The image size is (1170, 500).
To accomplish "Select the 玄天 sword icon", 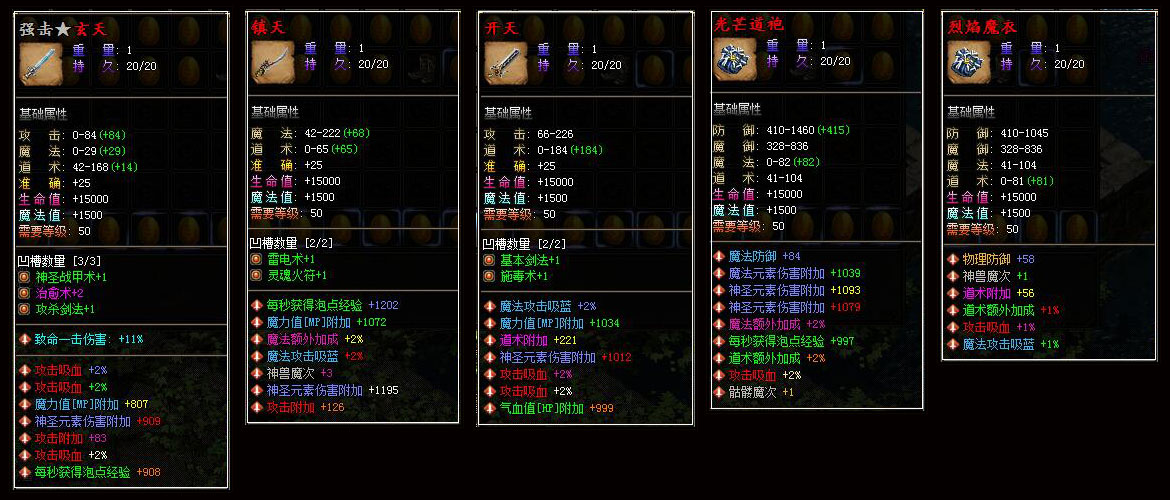I will point(40,63).
